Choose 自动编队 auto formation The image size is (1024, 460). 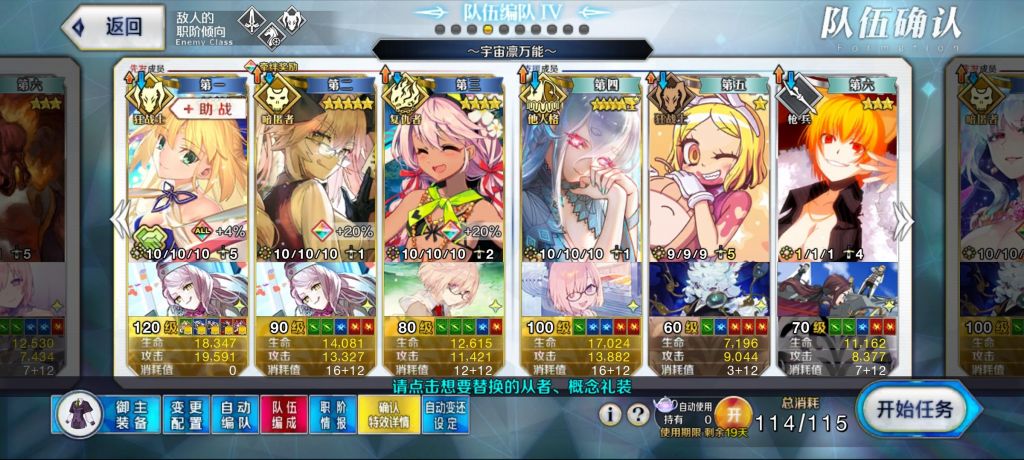point(235,416)
